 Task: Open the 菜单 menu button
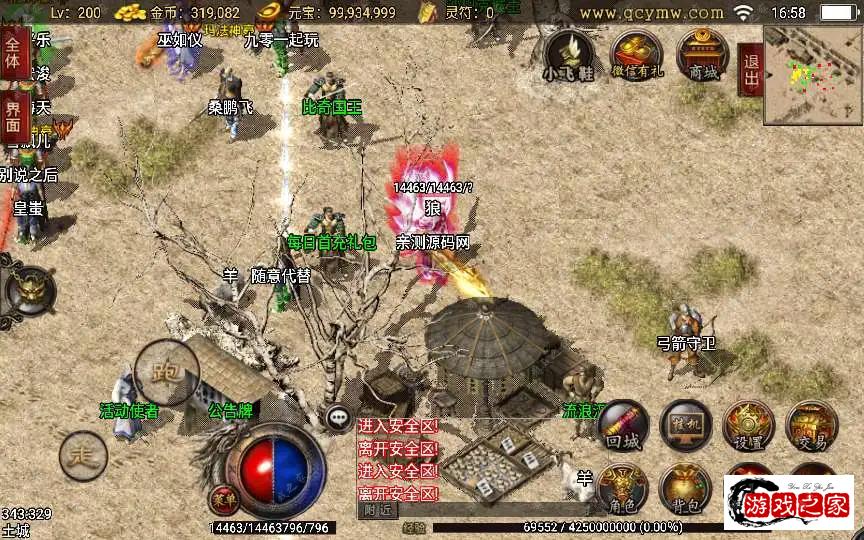click(224, 497)
